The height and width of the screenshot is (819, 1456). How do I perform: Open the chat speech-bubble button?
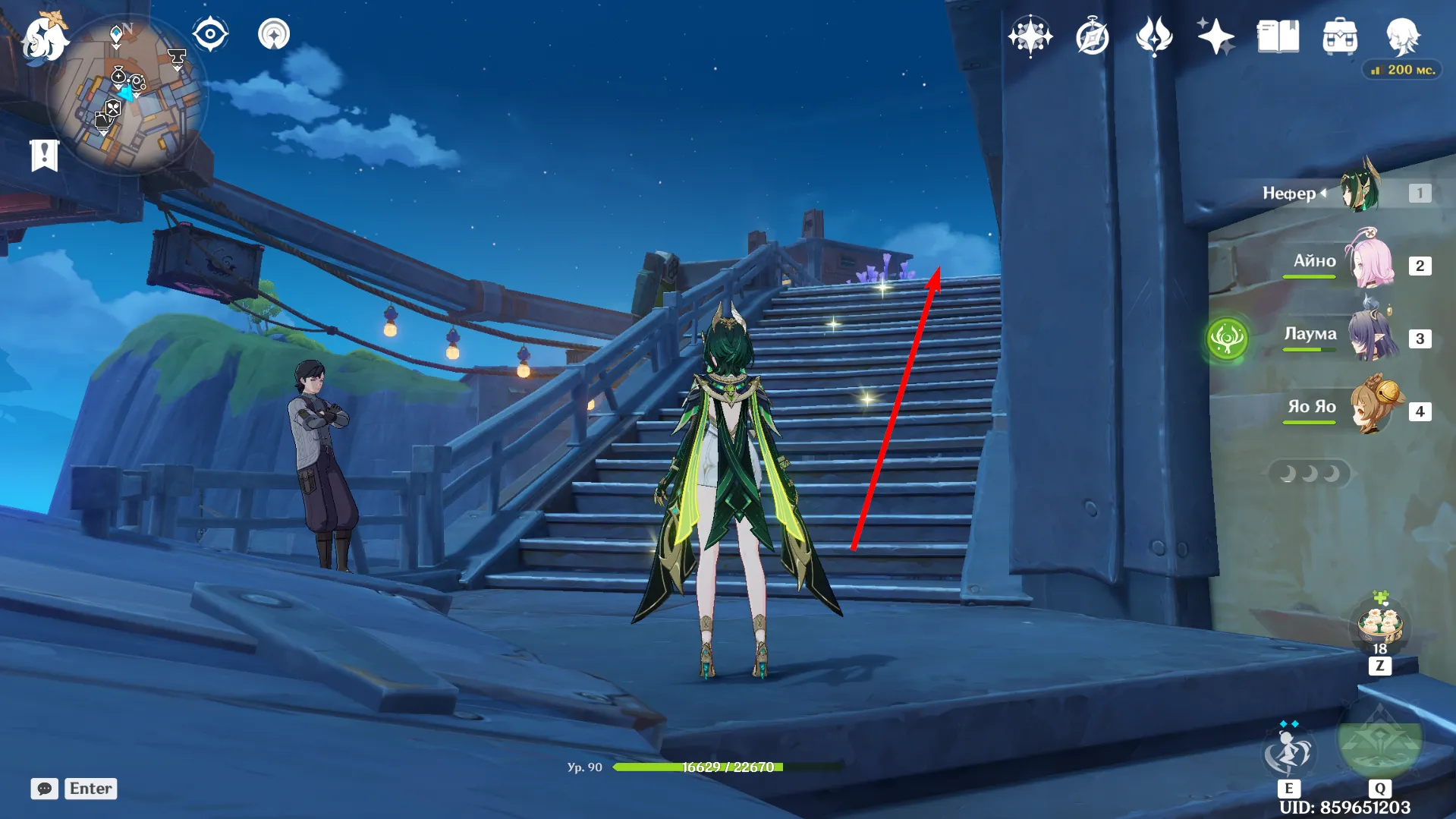45,789
